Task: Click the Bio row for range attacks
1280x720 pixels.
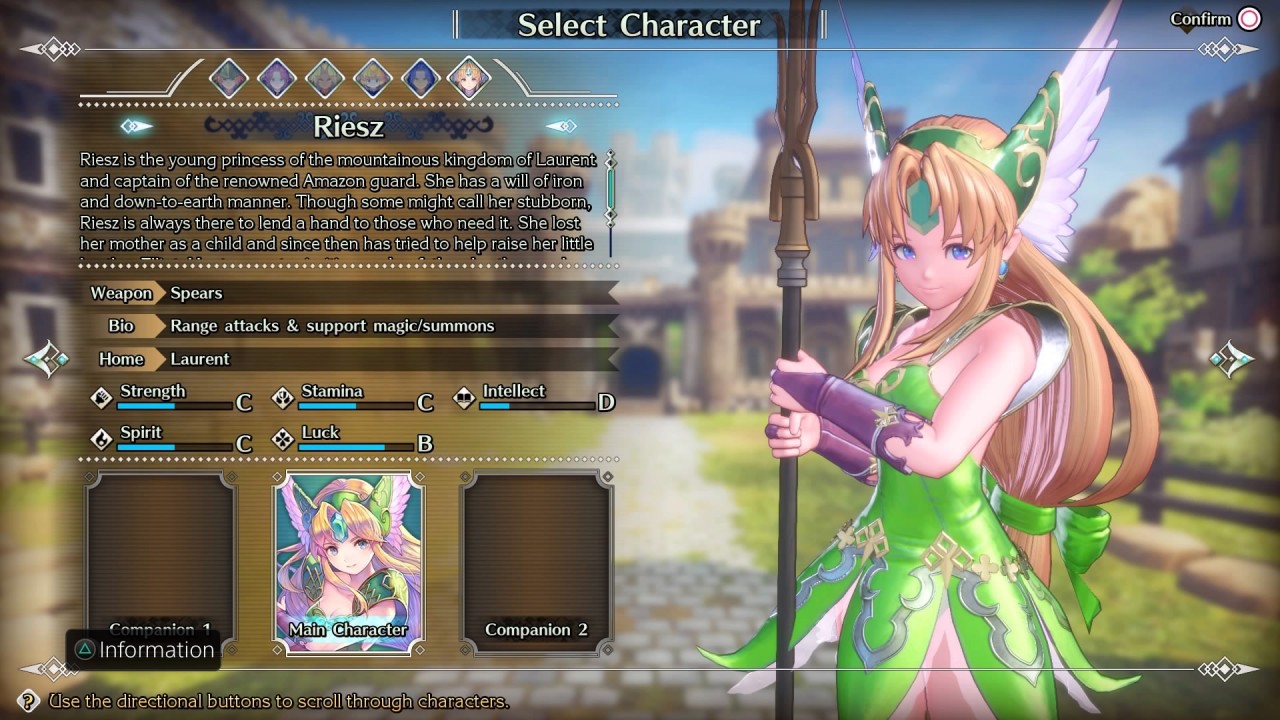Action: [x=350, y=326]
